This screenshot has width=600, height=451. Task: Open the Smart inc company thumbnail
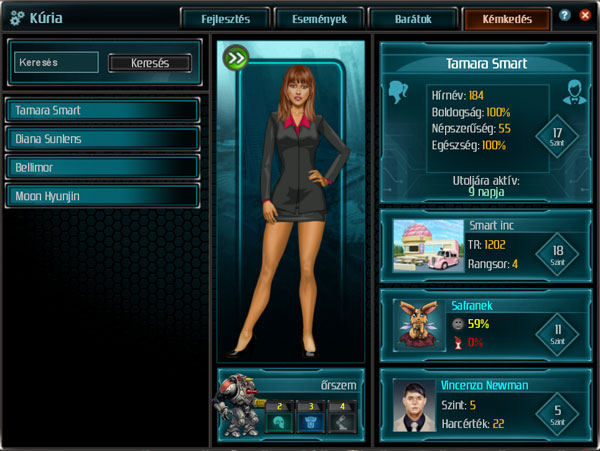pyautogui.click(x=428, y=245)
